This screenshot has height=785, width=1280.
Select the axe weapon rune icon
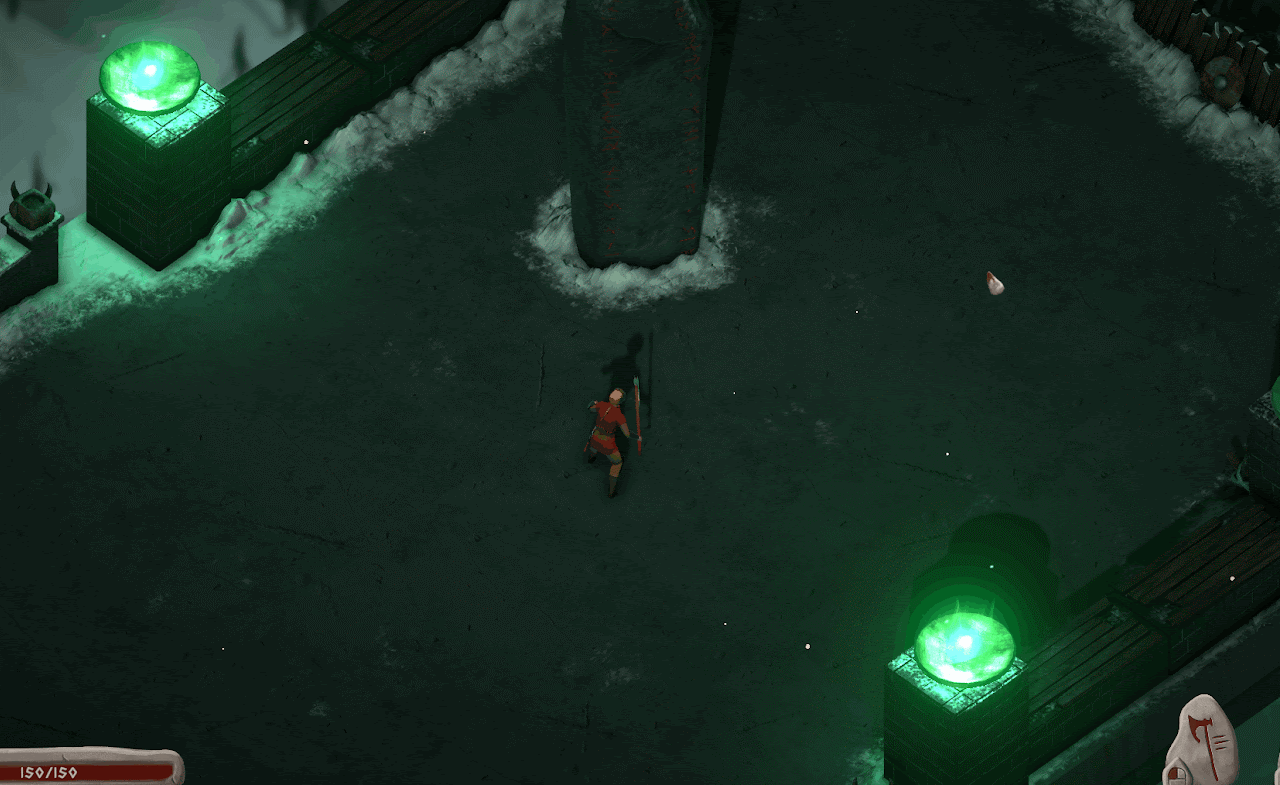coord(1200,728)
